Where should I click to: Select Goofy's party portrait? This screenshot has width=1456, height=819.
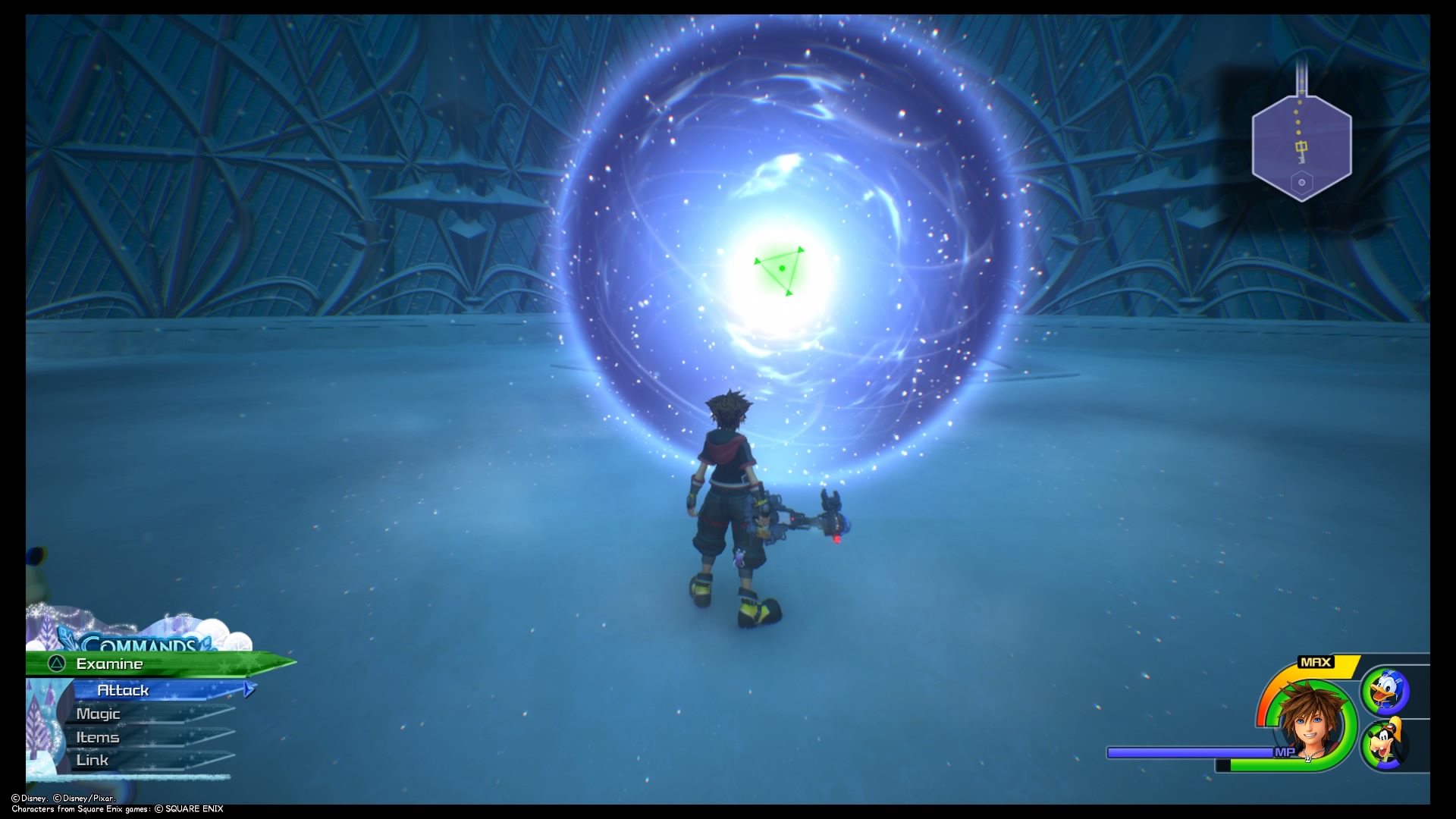(x=1387, y=745)
